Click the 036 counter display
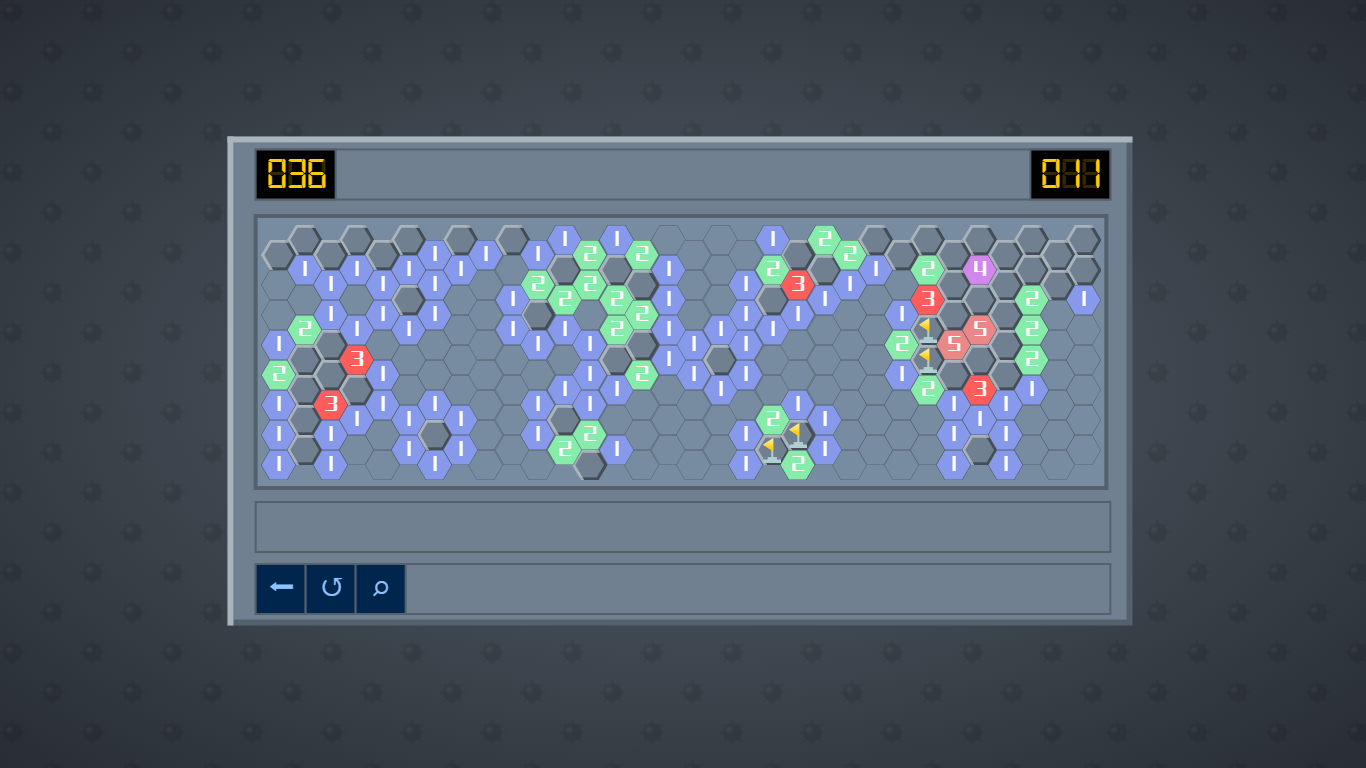The height and width of the screenshot is (768, 1366). (295, 172)
